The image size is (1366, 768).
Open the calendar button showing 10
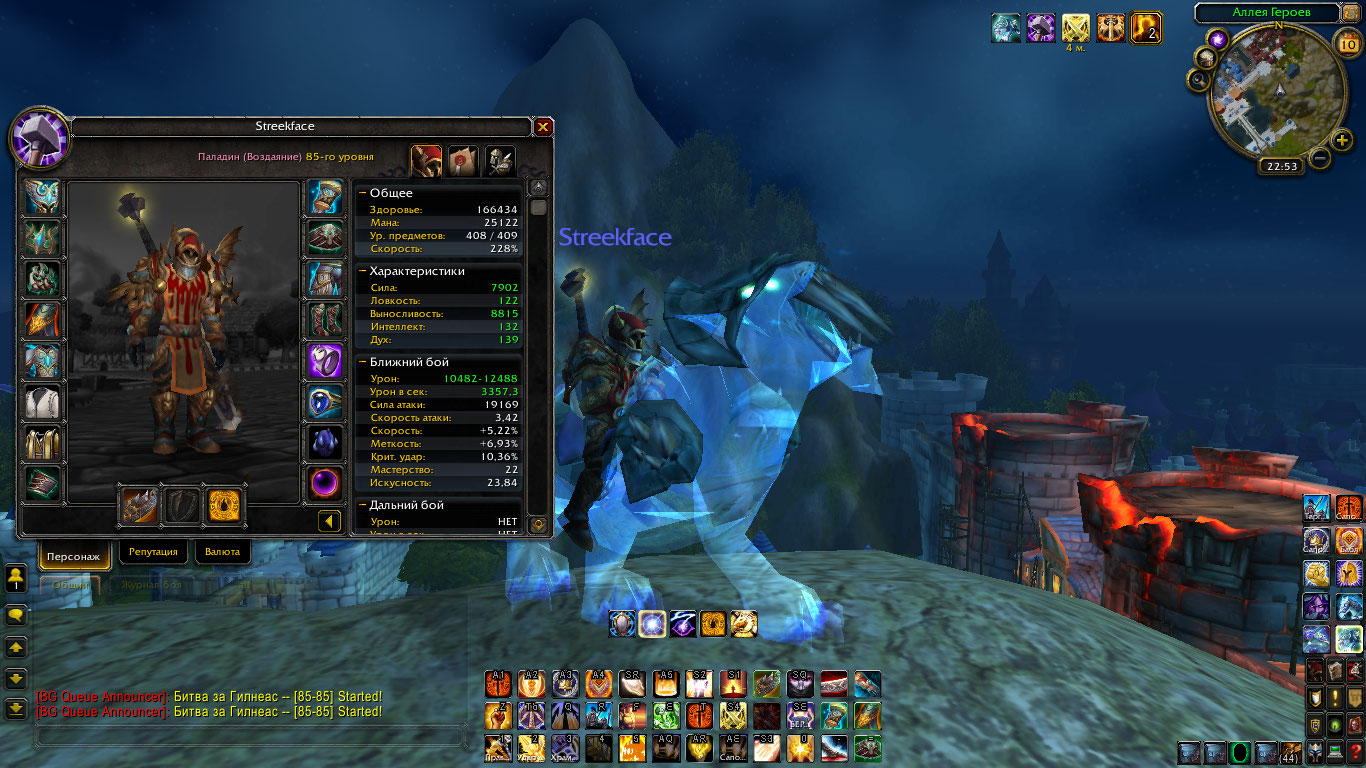pyautogui.click(x=1346, y=42)
